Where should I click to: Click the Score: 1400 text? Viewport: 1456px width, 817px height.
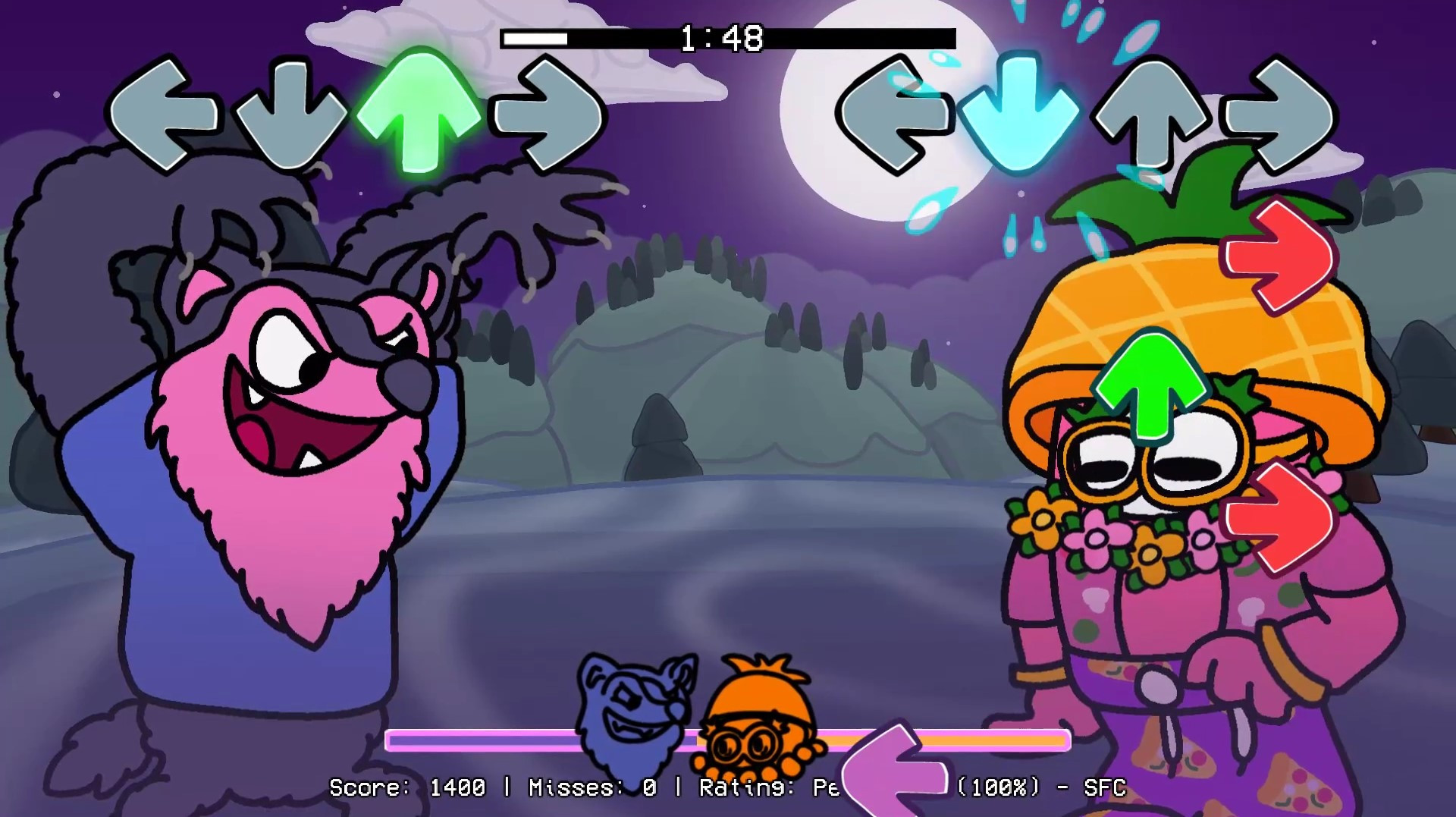click(x=409, y=789)
